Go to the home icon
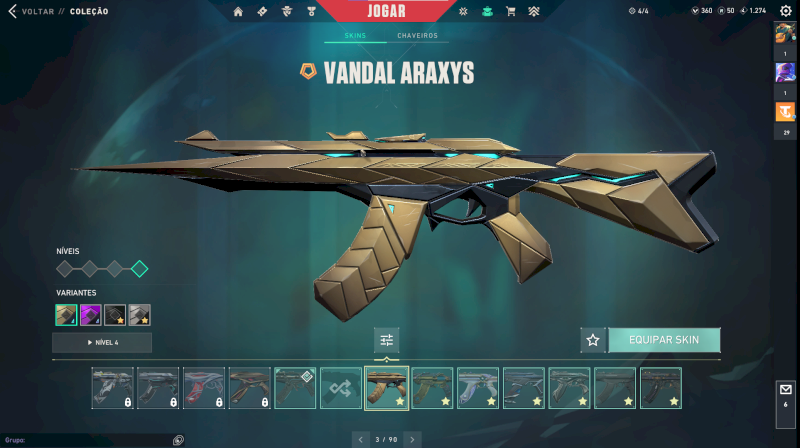Image resolution: width=800 pixels, height=448 pixels. click(x=238, y=11)
